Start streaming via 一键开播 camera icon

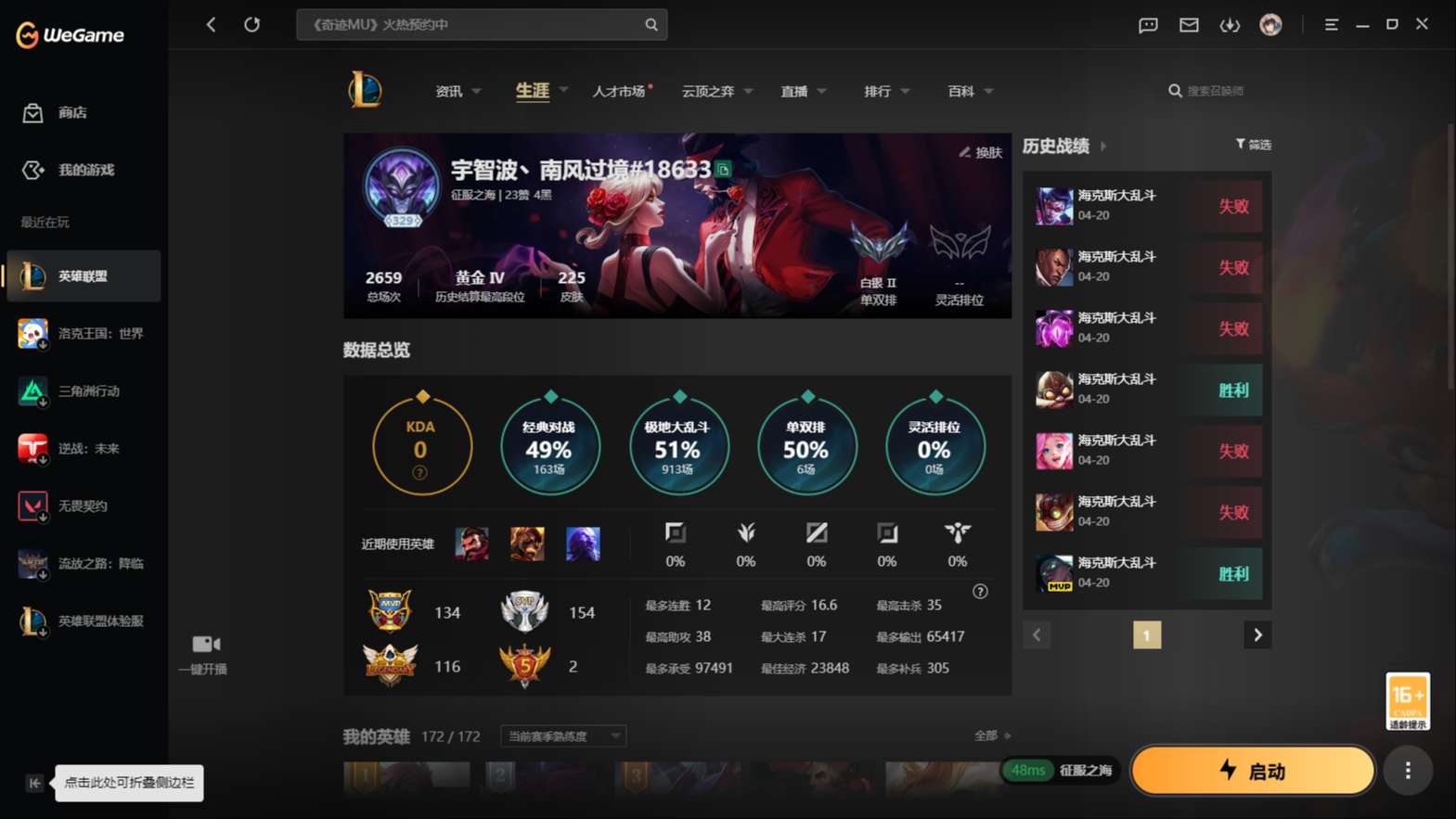coord(203,644)
